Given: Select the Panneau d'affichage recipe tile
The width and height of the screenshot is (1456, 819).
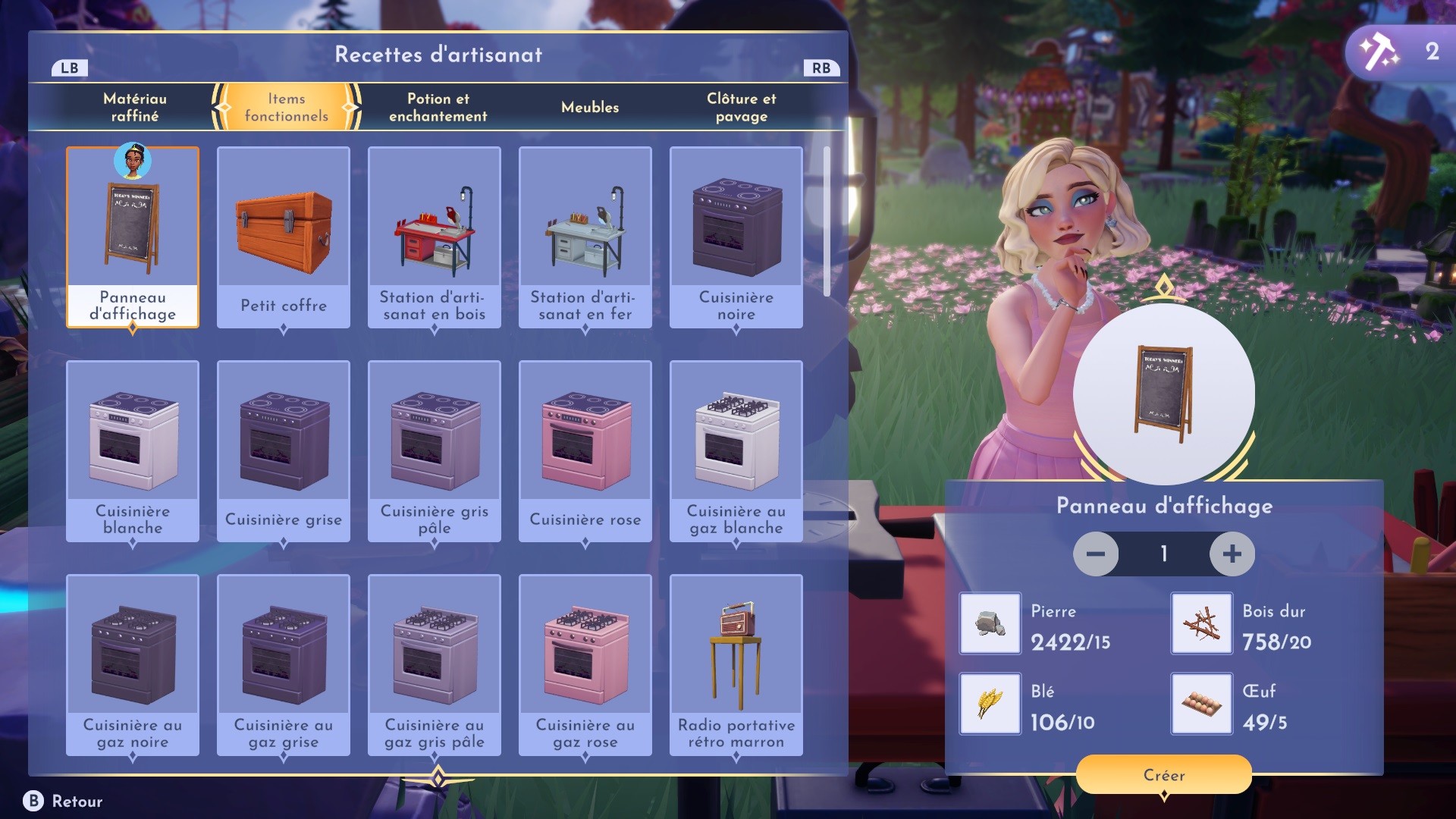Looking at the screenshot, I should click(x=133, y=237).
